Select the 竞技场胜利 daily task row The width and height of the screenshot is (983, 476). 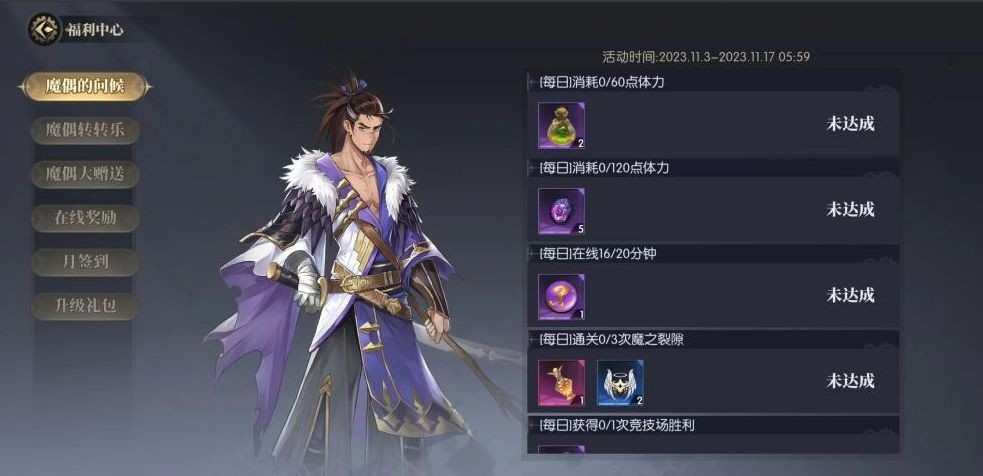(712, 426)
